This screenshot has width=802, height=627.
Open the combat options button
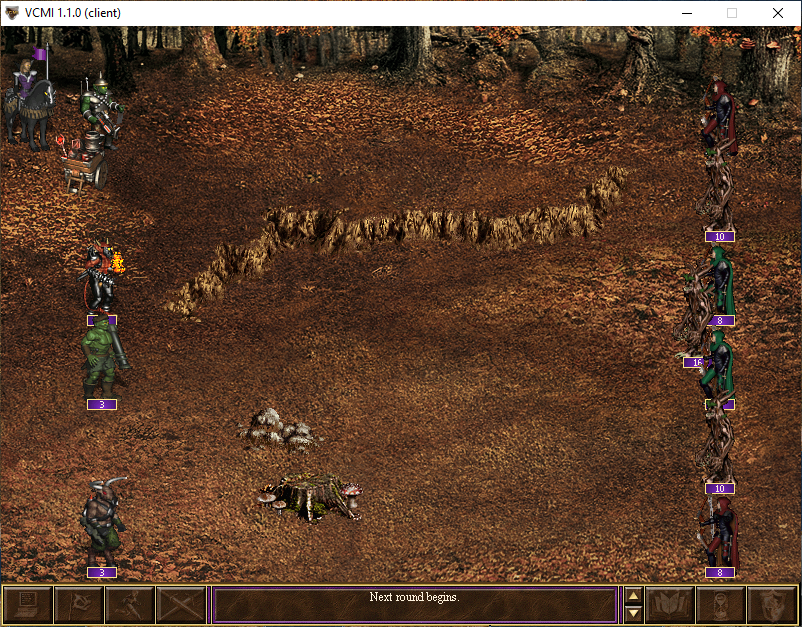coord(27,605)
